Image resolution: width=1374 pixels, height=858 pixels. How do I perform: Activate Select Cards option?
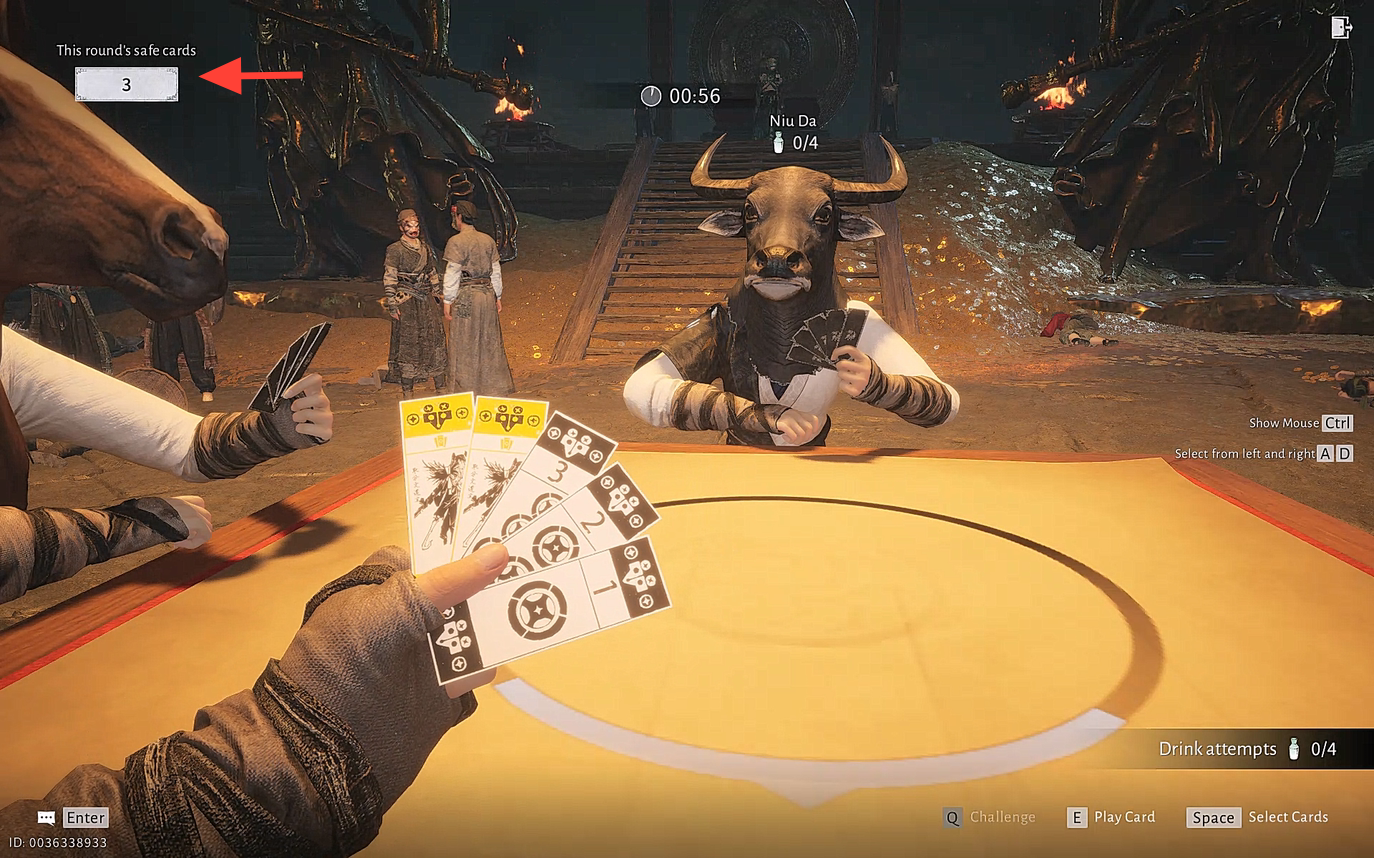1258,817
